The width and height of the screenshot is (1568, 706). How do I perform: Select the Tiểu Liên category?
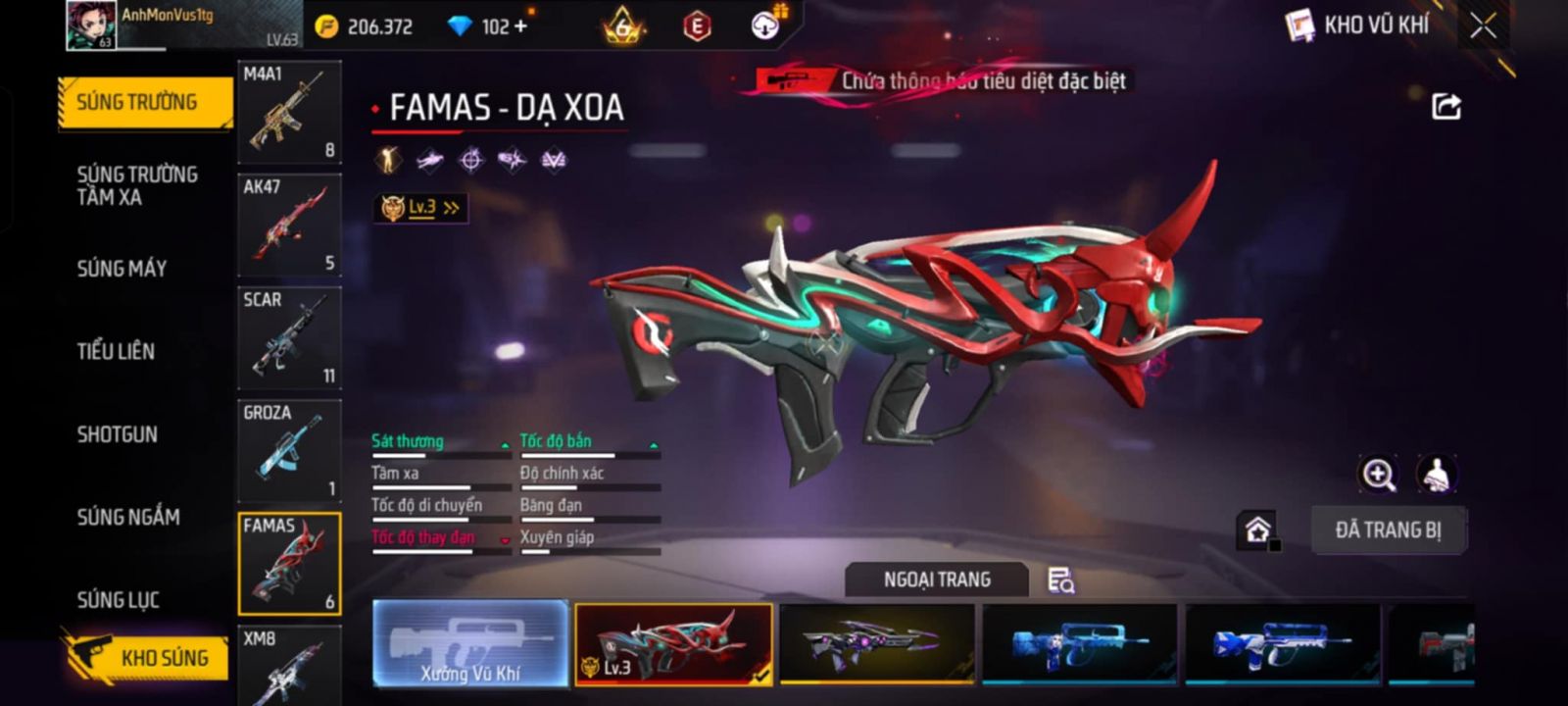pyautogui.click(x=116, y=351)
